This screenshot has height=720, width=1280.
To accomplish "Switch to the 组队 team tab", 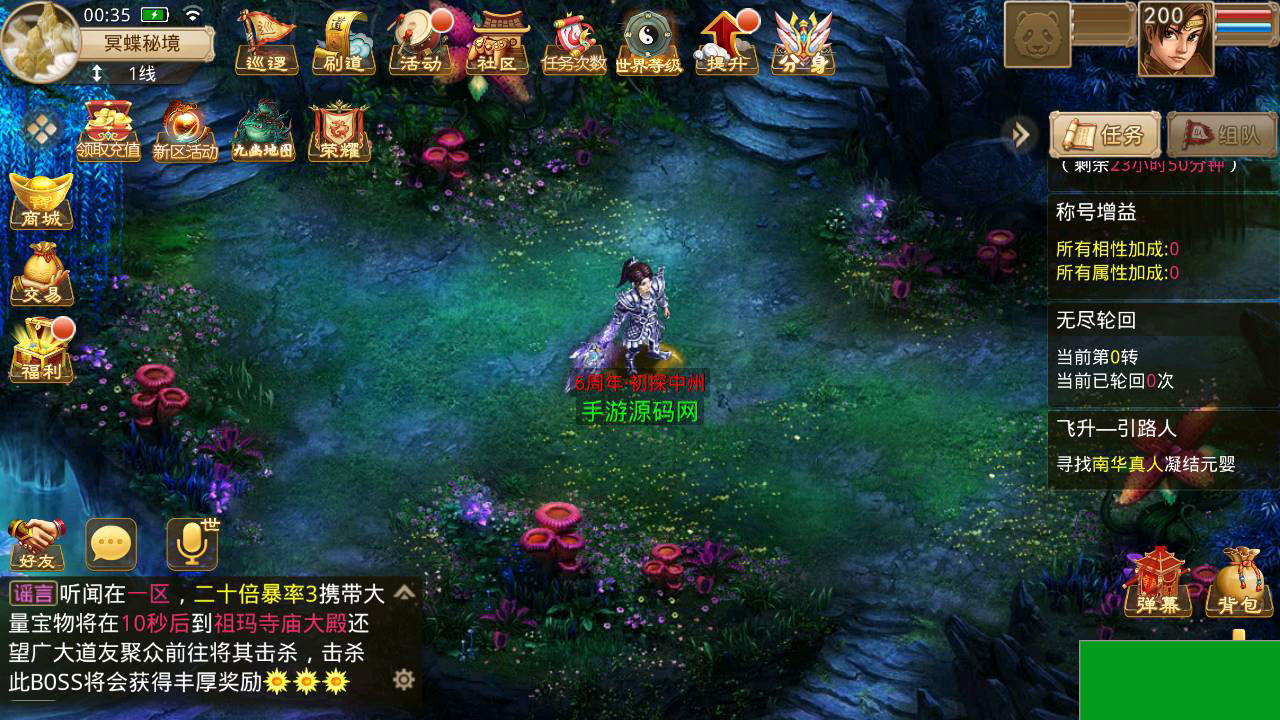I will 1222,135.
